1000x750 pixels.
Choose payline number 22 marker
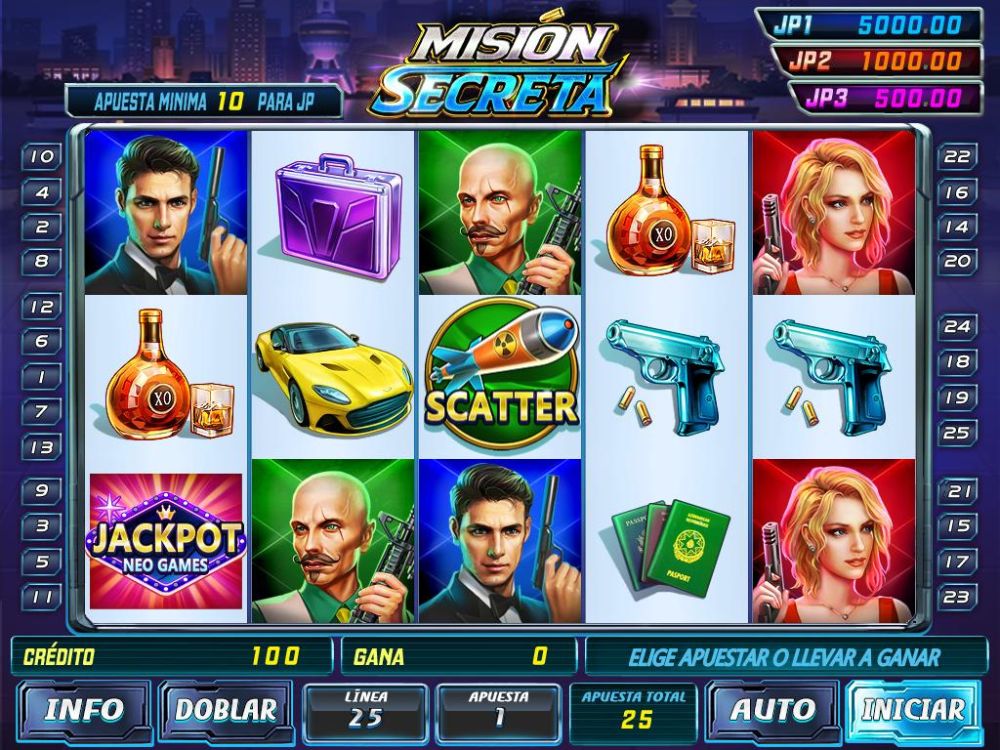pos(957,157)
